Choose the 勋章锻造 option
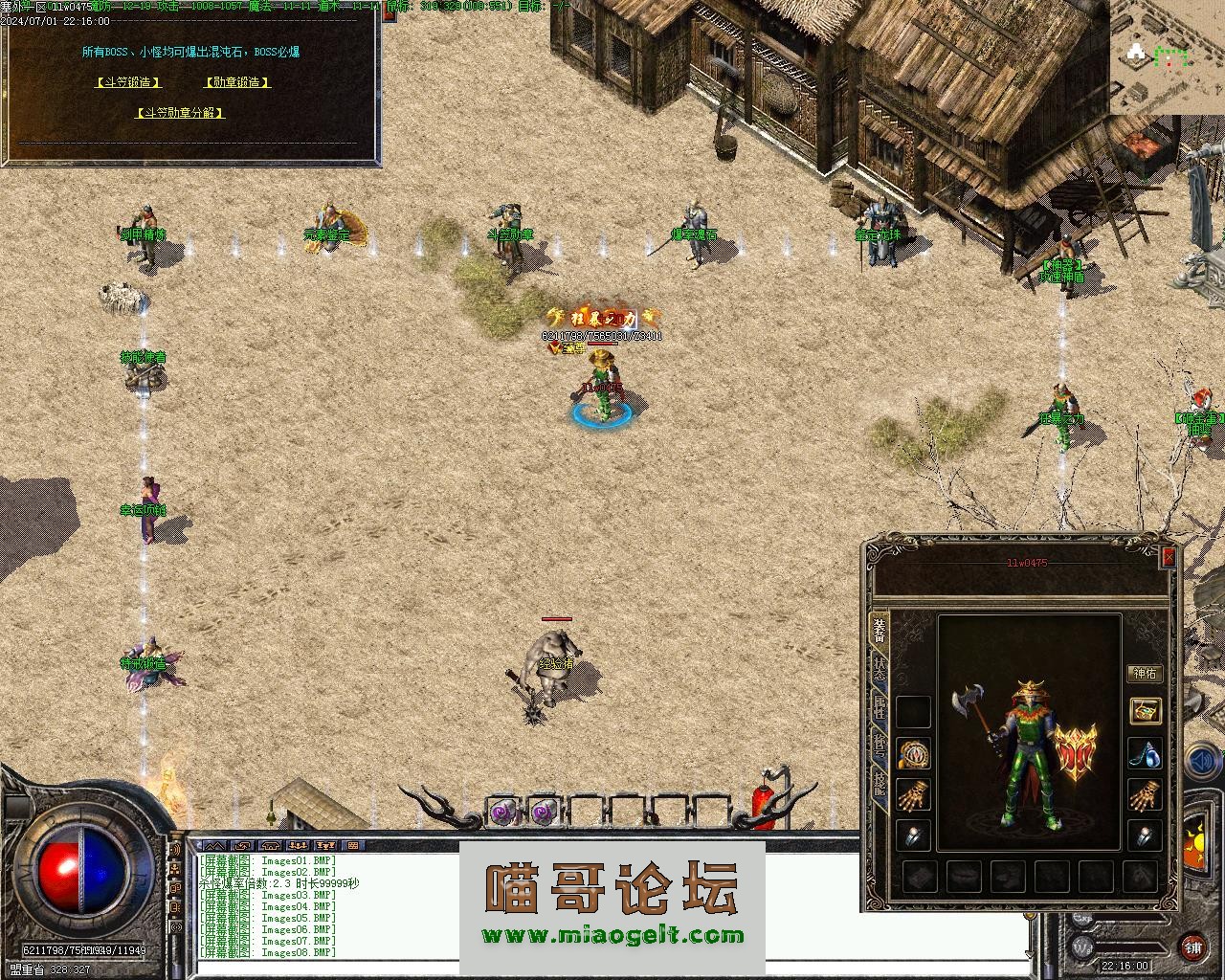Viewport: 1225px width, 980px height. click(237, 82)
